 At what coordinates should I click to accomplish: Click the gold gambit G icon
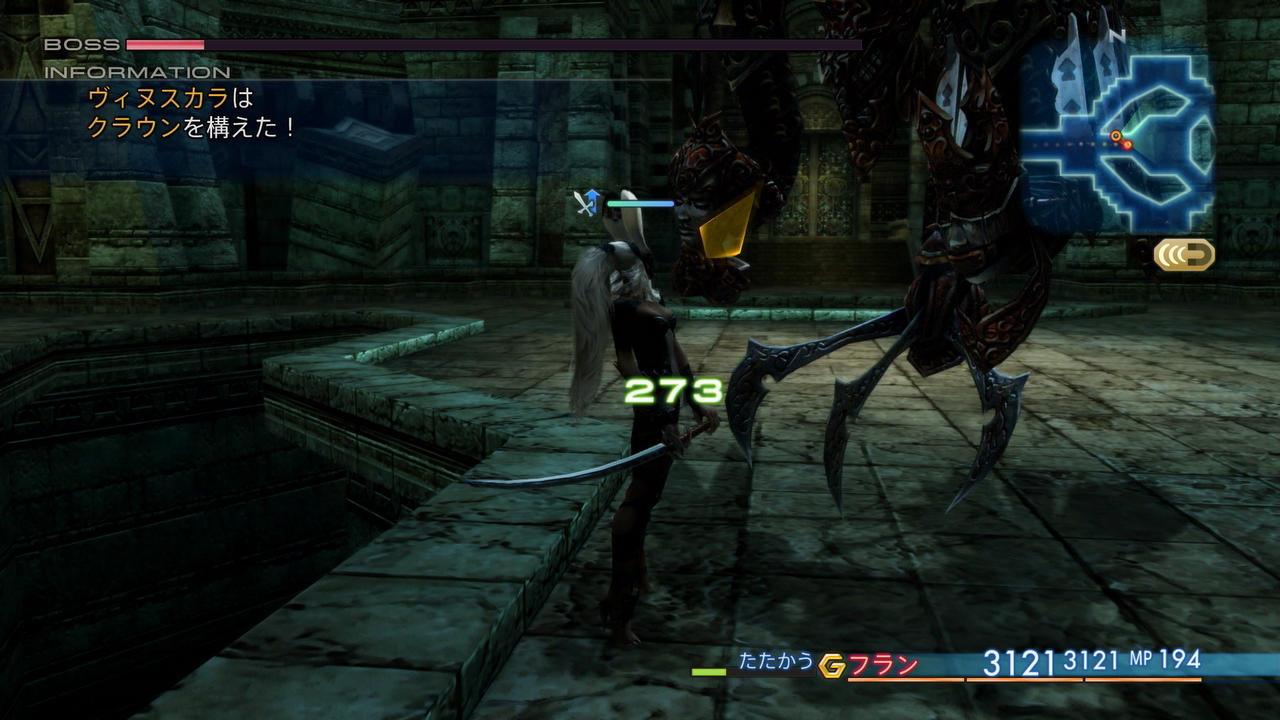831,665
